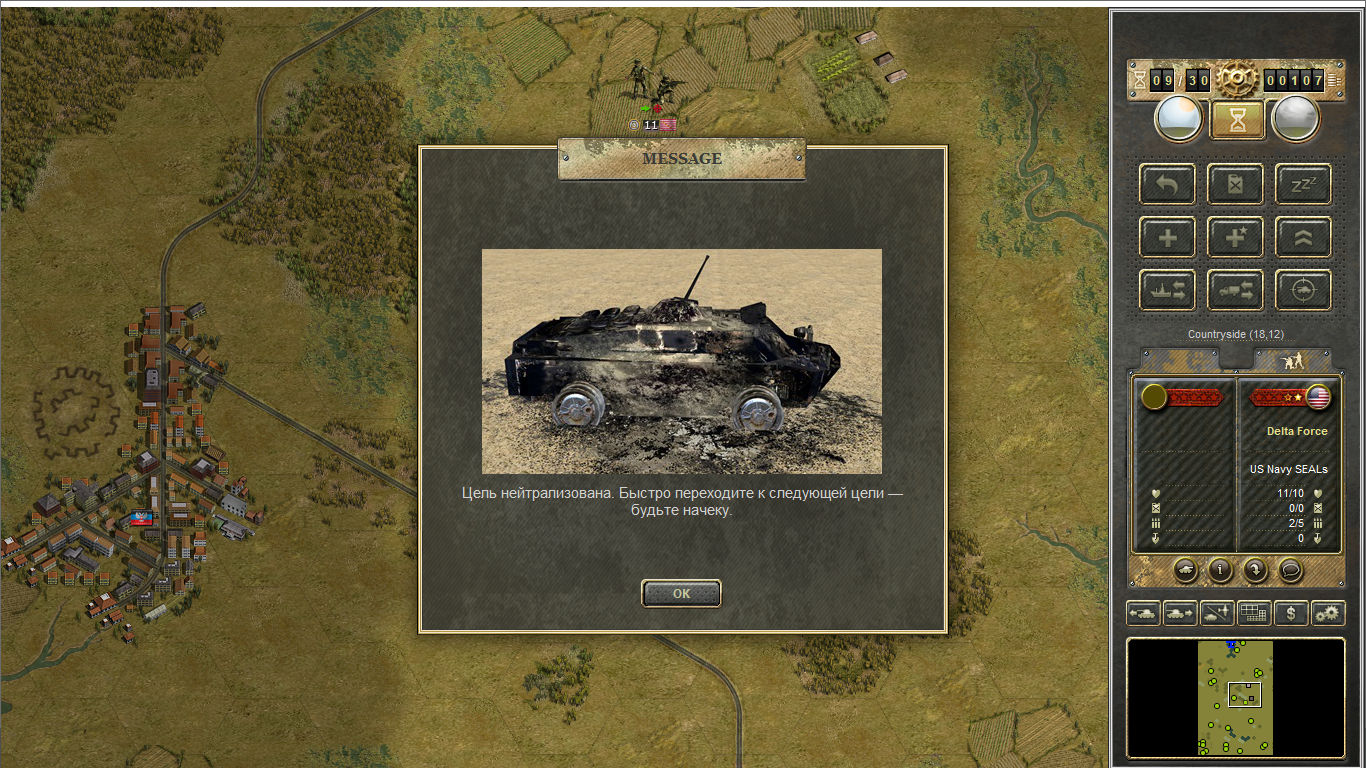The width and height of the screenshot is (1366, 768).
Task: Open the dollar sign purchase button
Action: [1291, 613]
